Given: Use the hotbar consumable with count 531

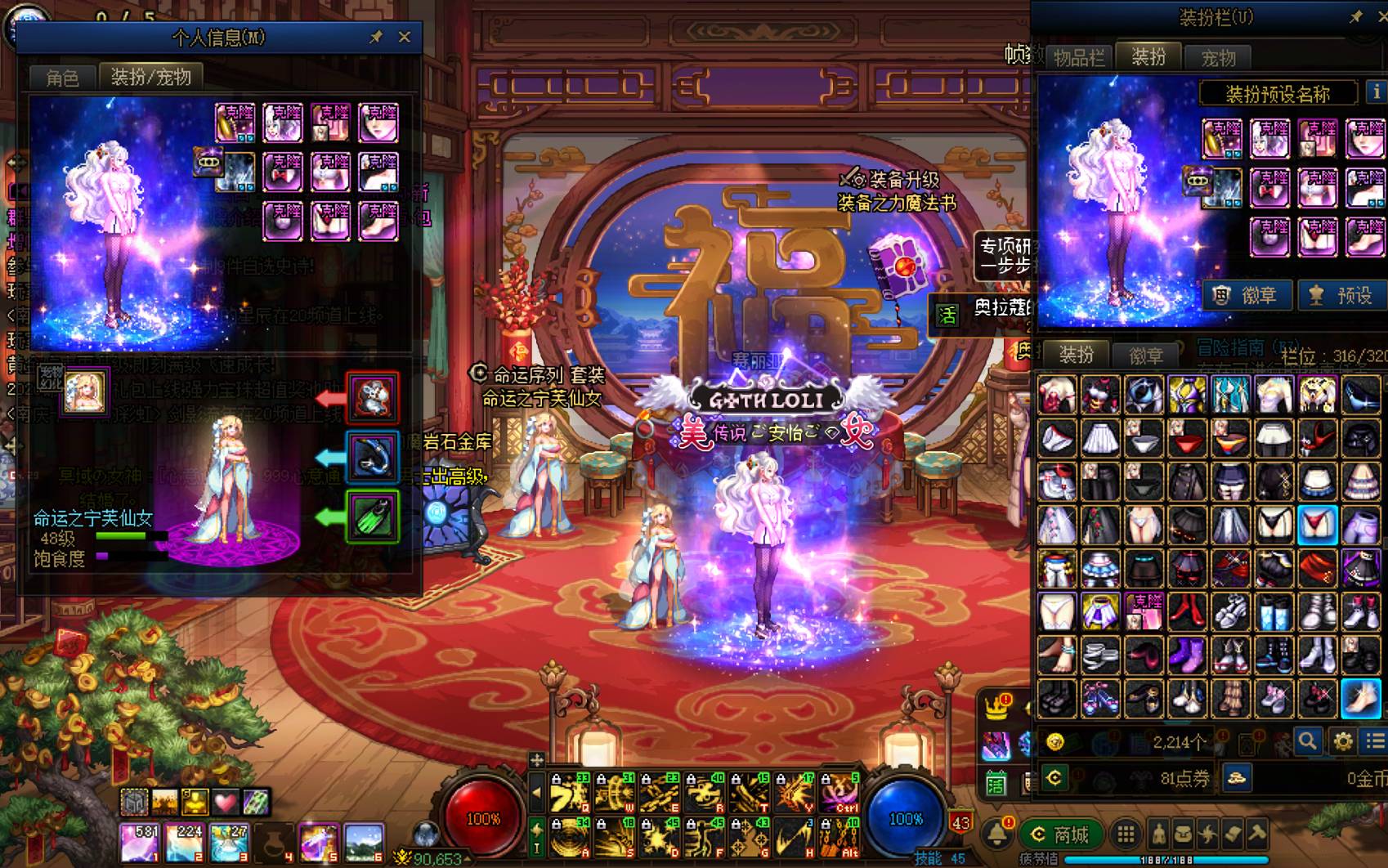Looking at the screenshot, I should (140, 843).
